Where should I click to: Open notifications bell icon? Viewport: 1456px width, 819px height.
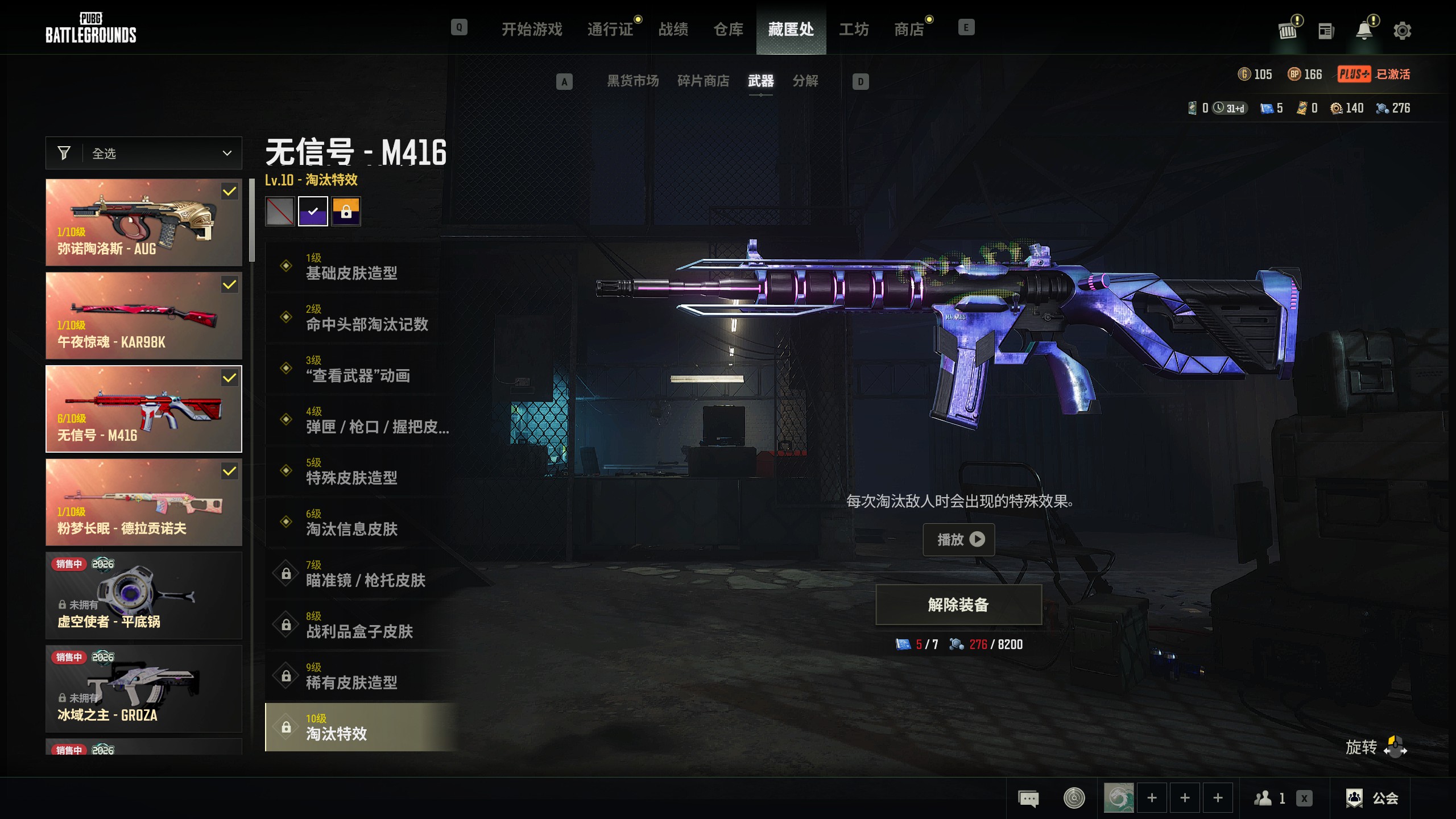pos(1364,30)
